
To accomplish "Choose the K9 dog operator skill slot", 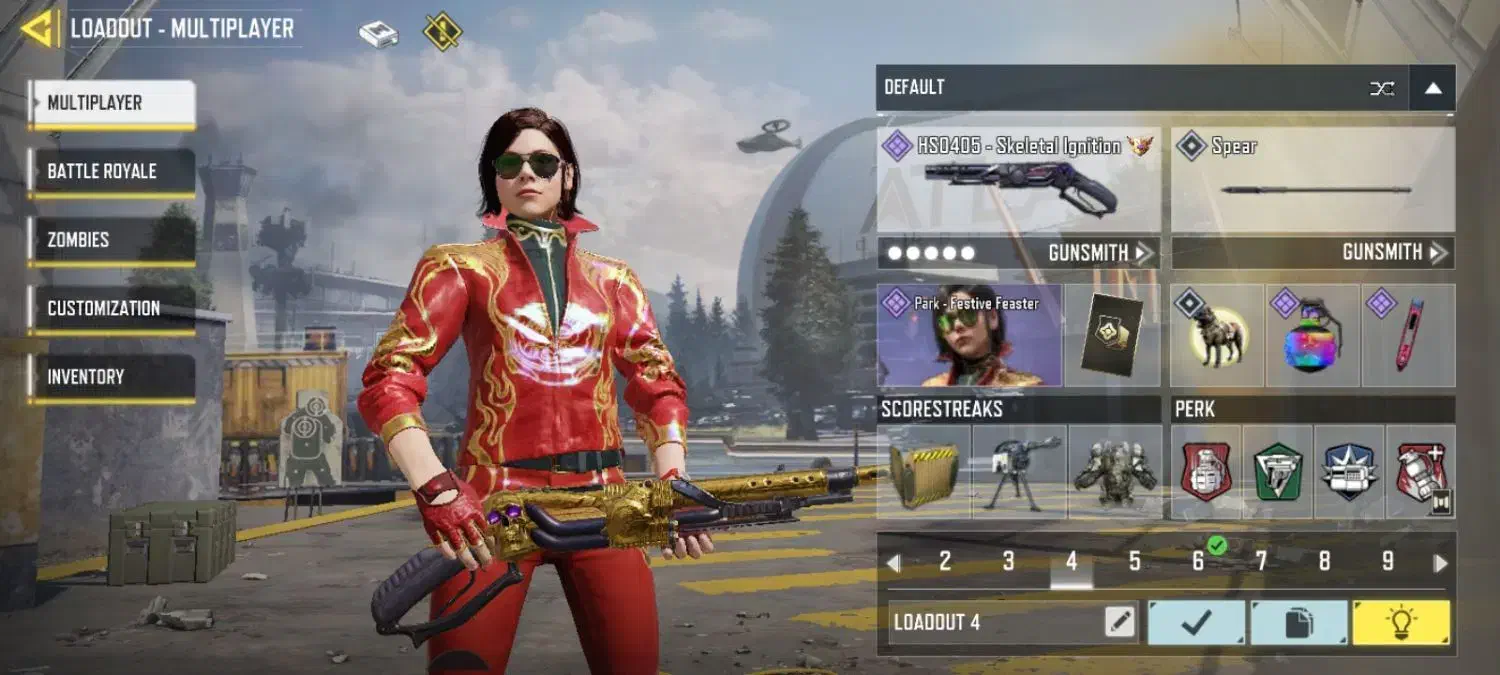I will (1217, 336).
